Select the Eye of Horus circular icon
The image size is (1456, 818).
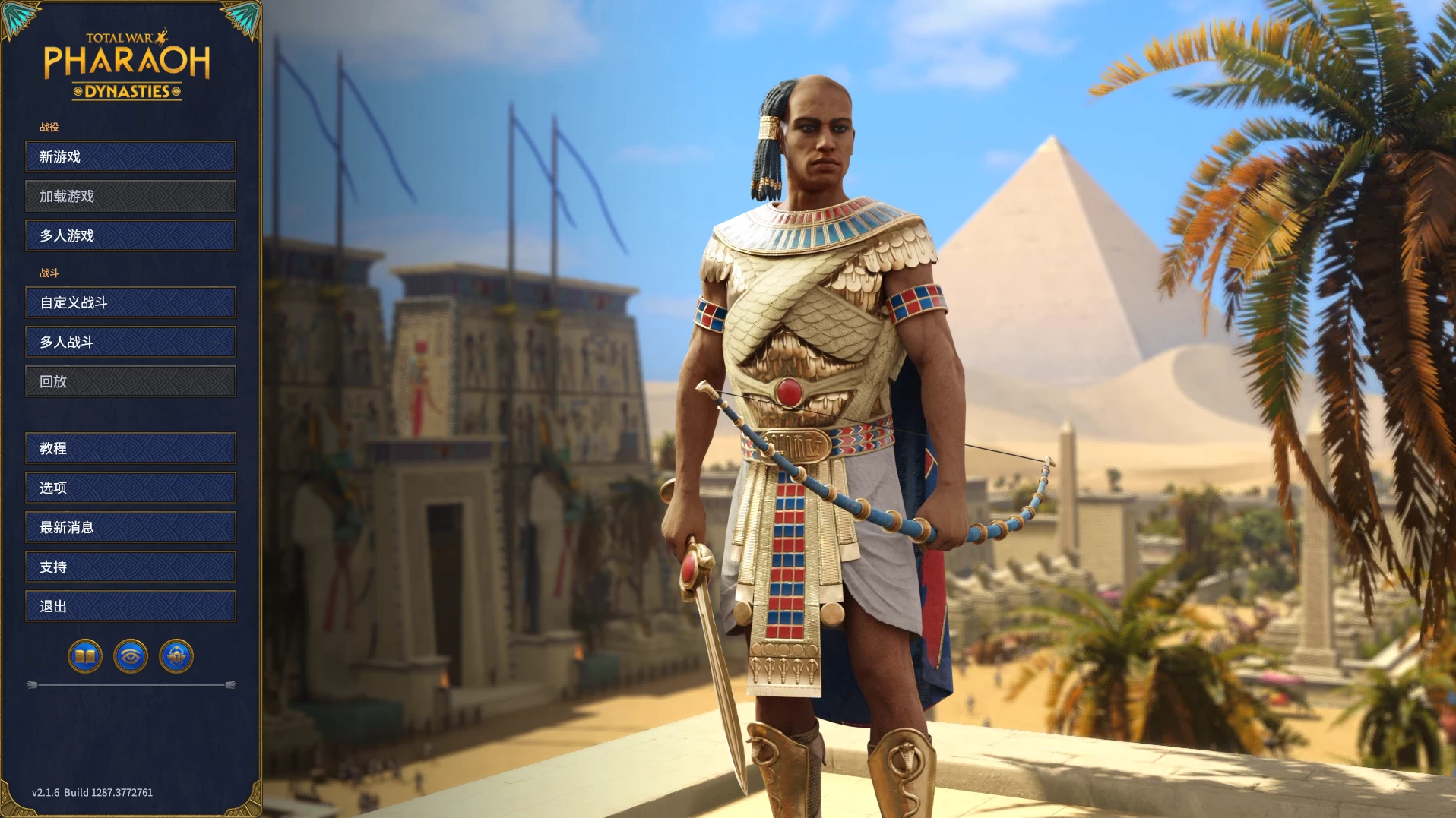tap(131, 656)
